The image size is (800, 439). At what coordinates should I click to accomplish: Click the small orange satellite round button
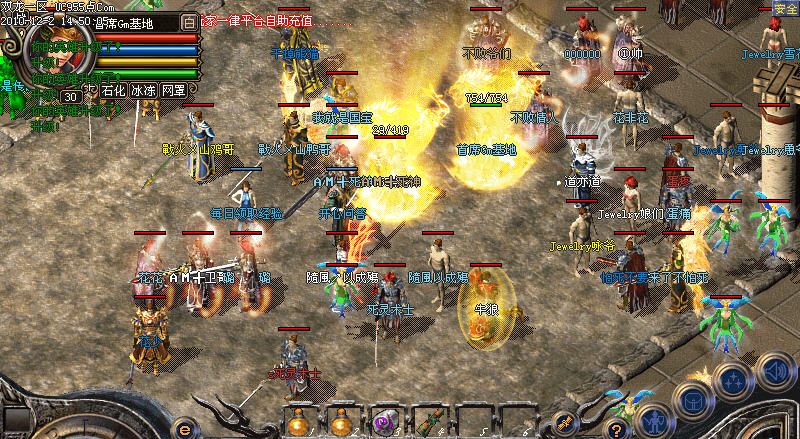click(563, 421)
